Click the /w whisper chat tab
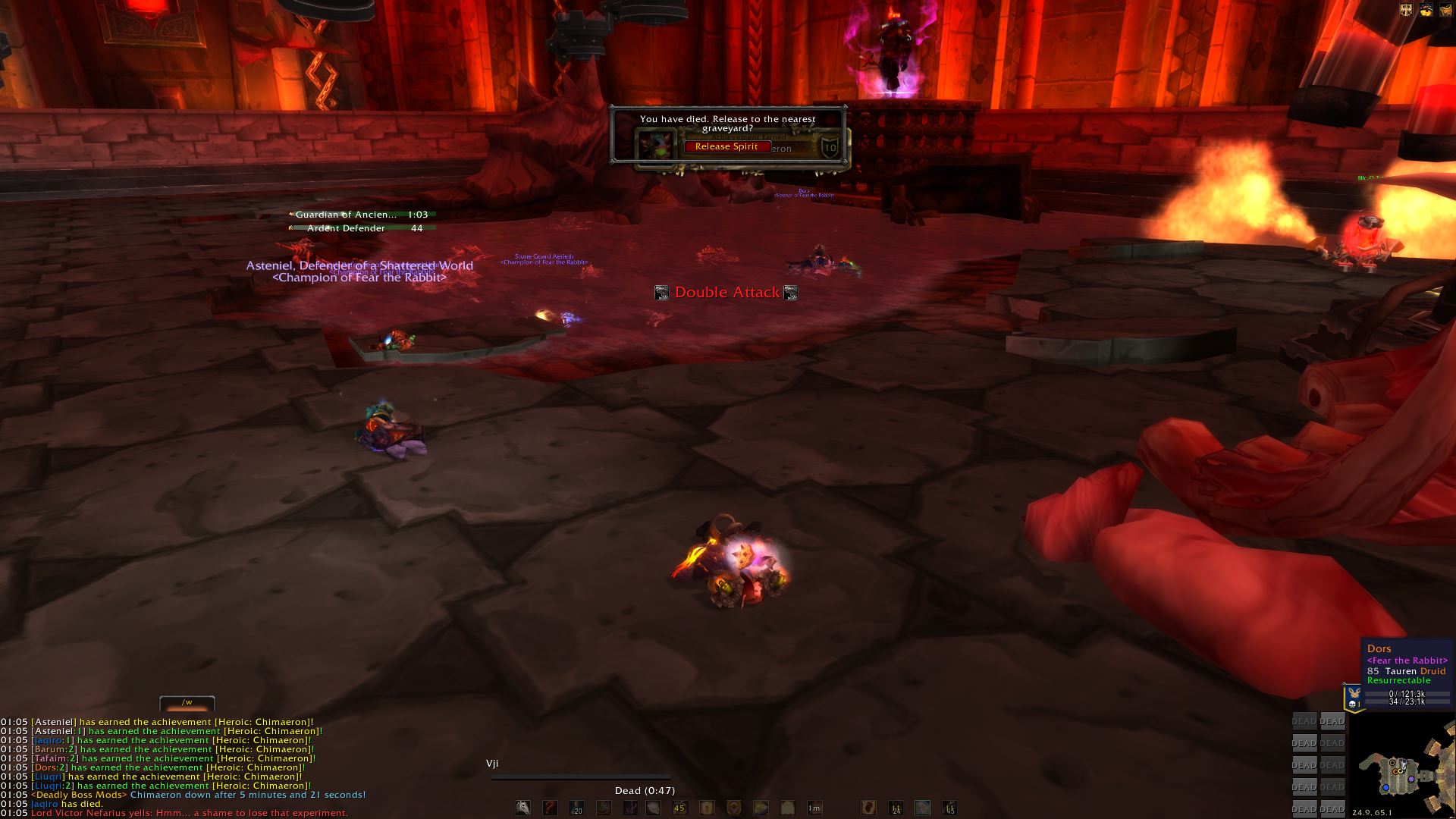The height and width of the screenshot is (819, 1456). pos(187,704)
